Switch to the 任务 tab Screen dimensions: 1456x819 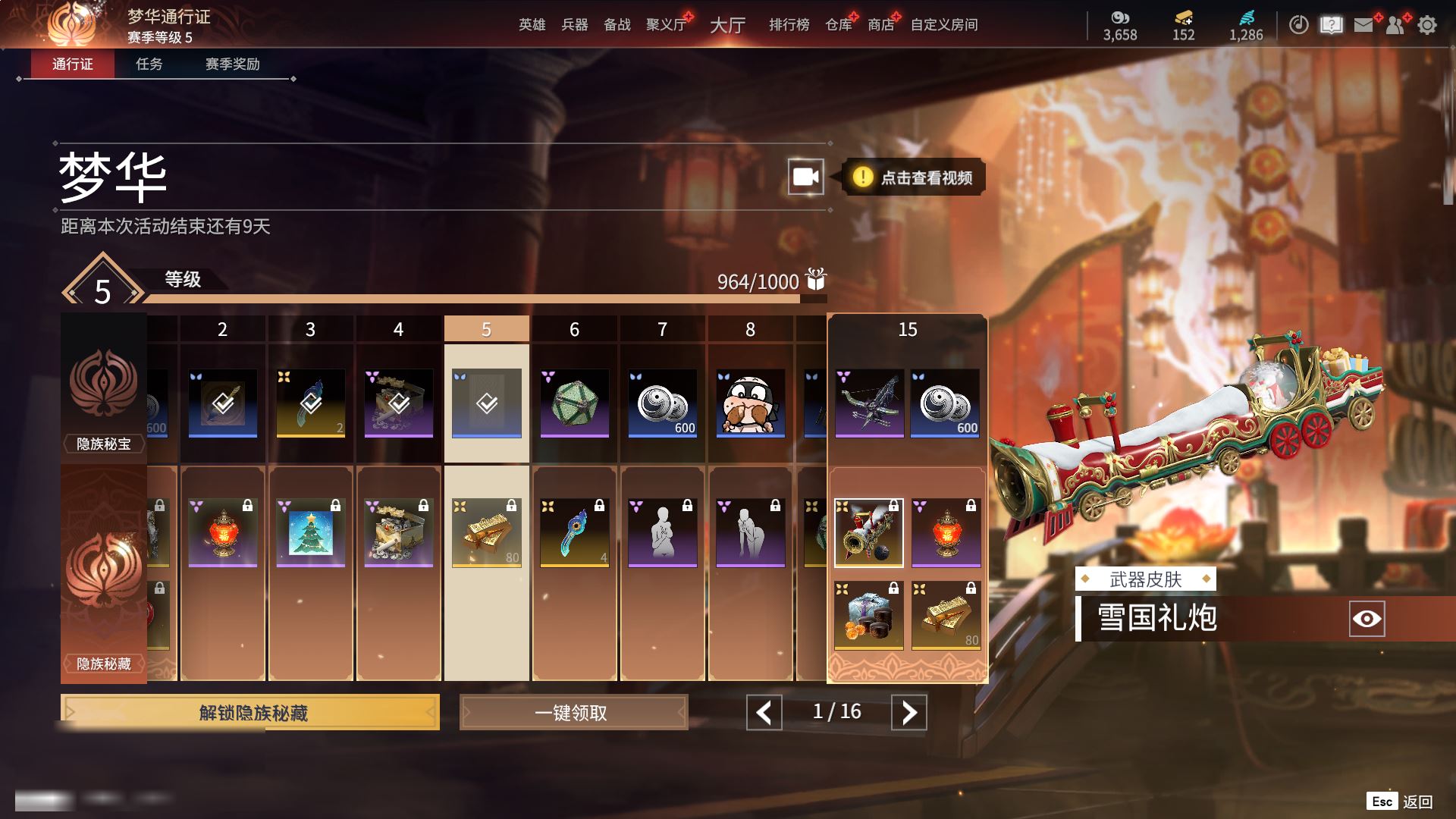pyautogui.click(x=149, y=64)
